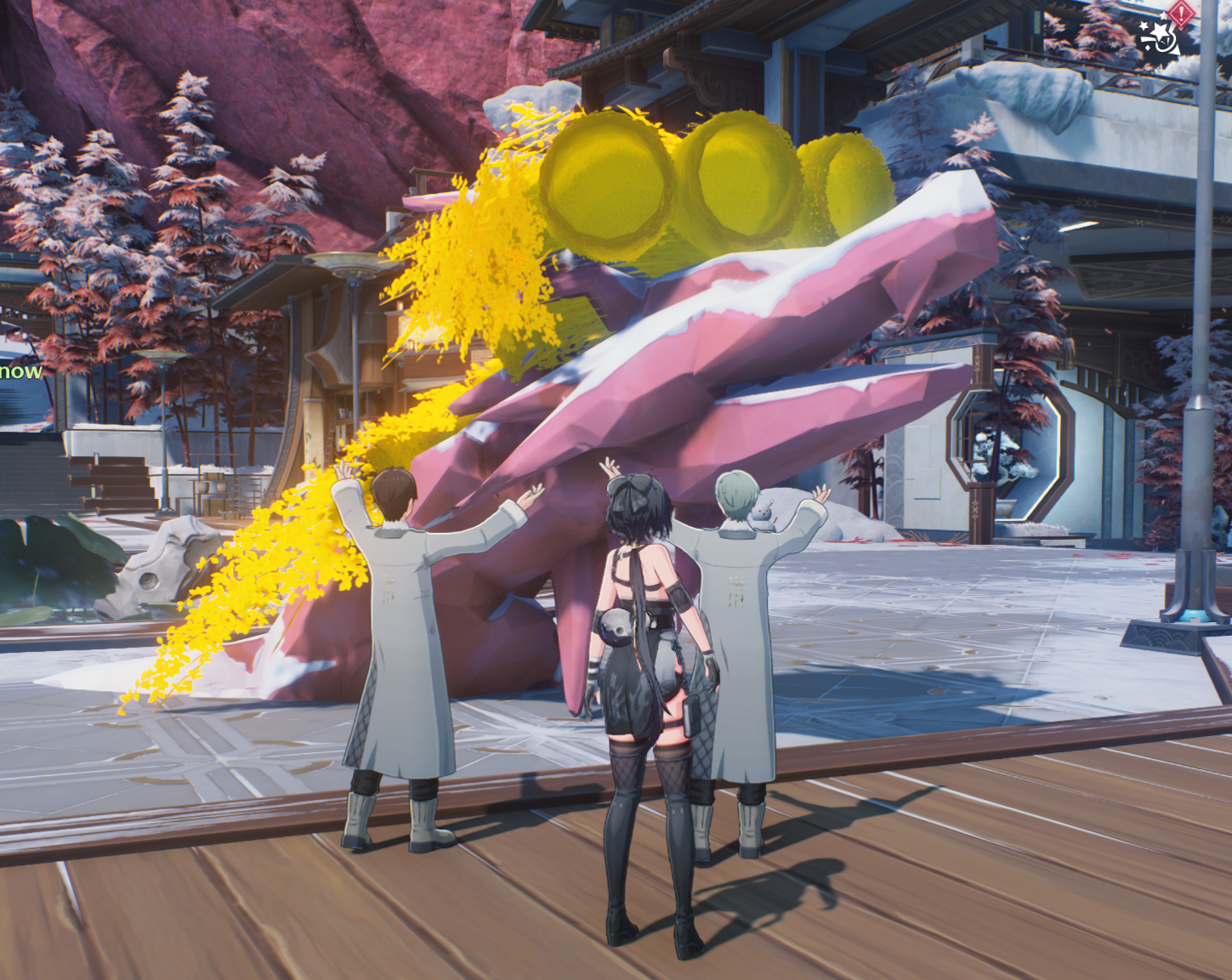1232x980 pixels.
Task: Open the shooting stars icon with red alert
Action: coord(1161,34)
